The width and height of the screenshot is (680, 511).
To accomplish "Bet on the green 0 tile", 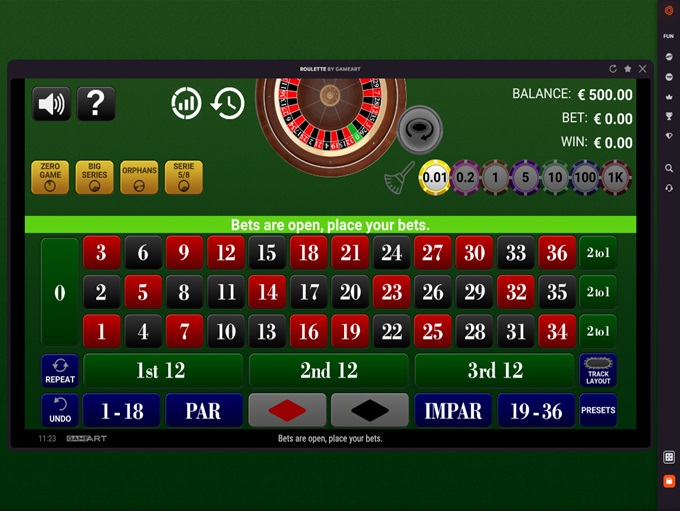I will tap(59, 292).
